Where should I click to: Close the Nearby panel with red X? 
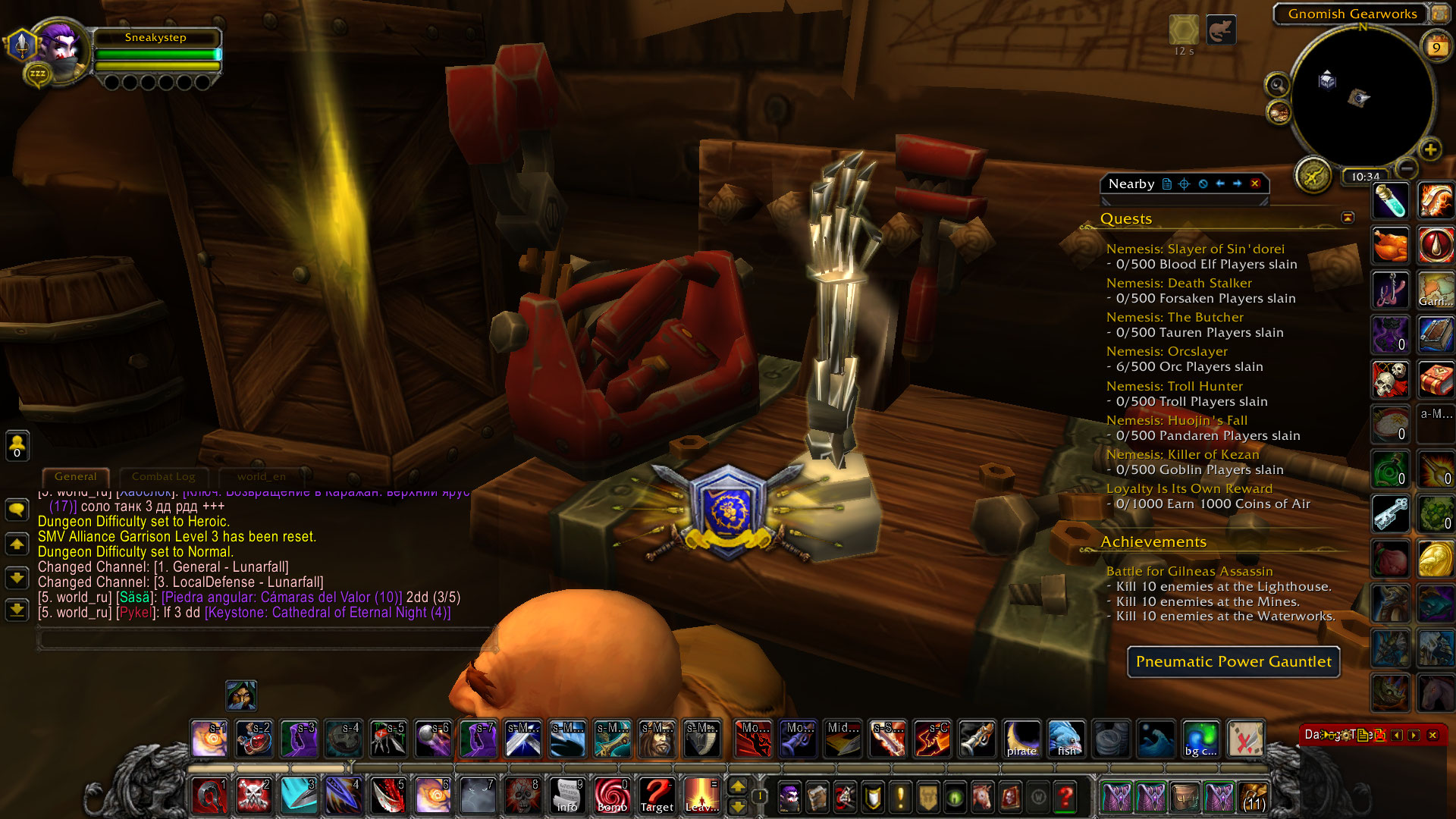[x=1255, y=184]
